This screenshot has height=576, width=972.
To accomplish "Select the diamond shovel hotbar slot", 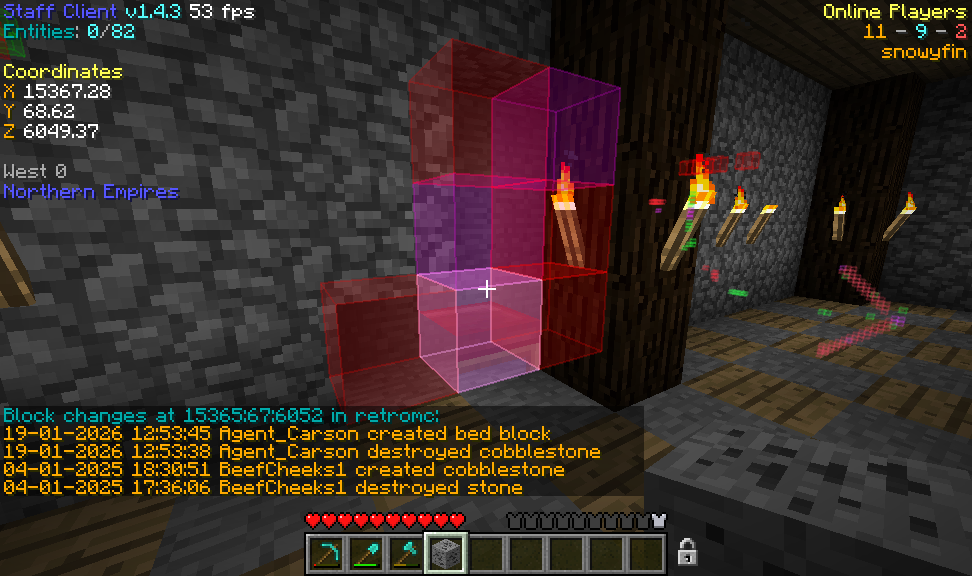I will (367, 553).
